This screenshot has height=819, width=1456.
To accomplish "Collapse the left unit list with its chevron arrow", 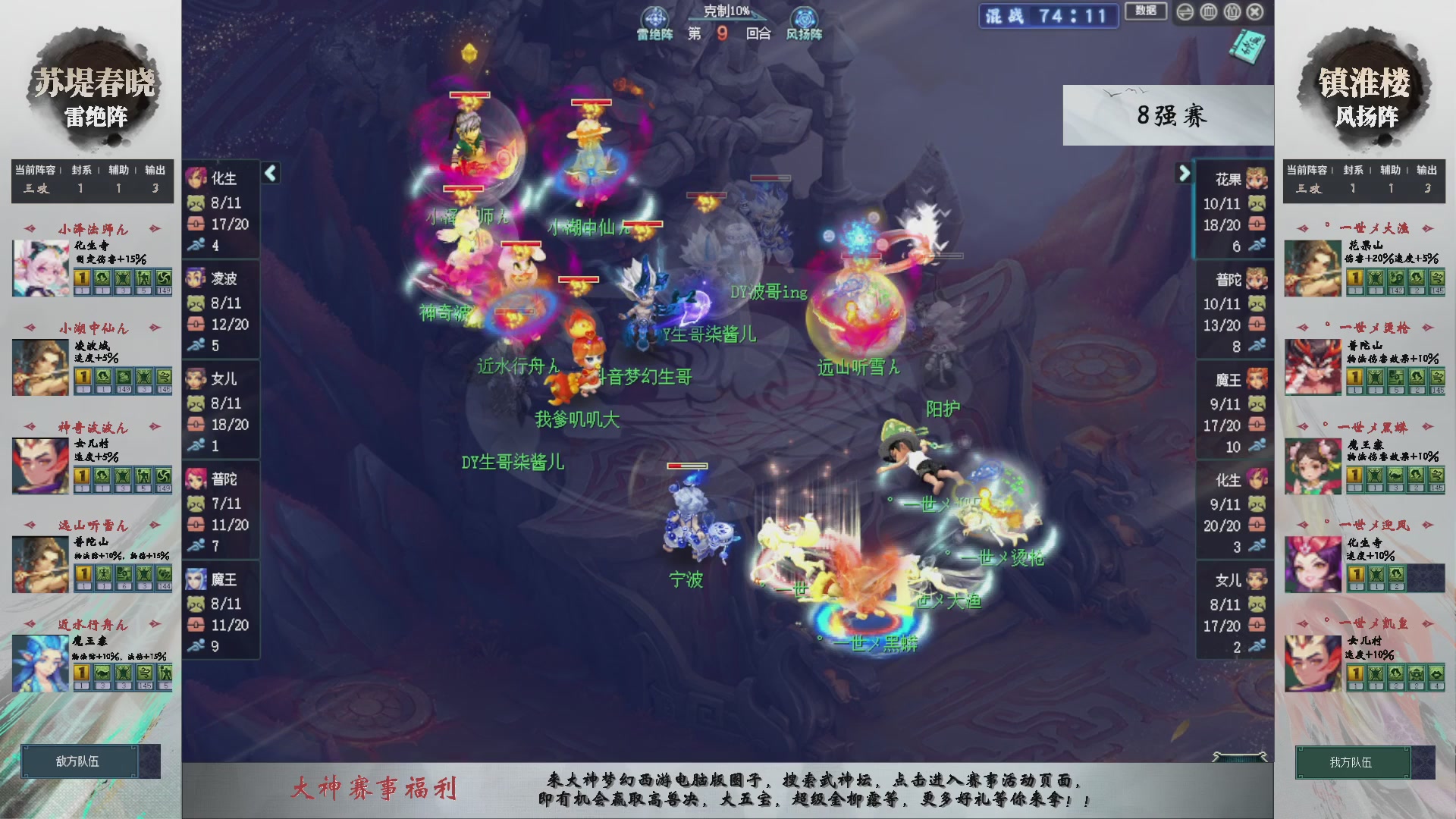I will (269, 173).
